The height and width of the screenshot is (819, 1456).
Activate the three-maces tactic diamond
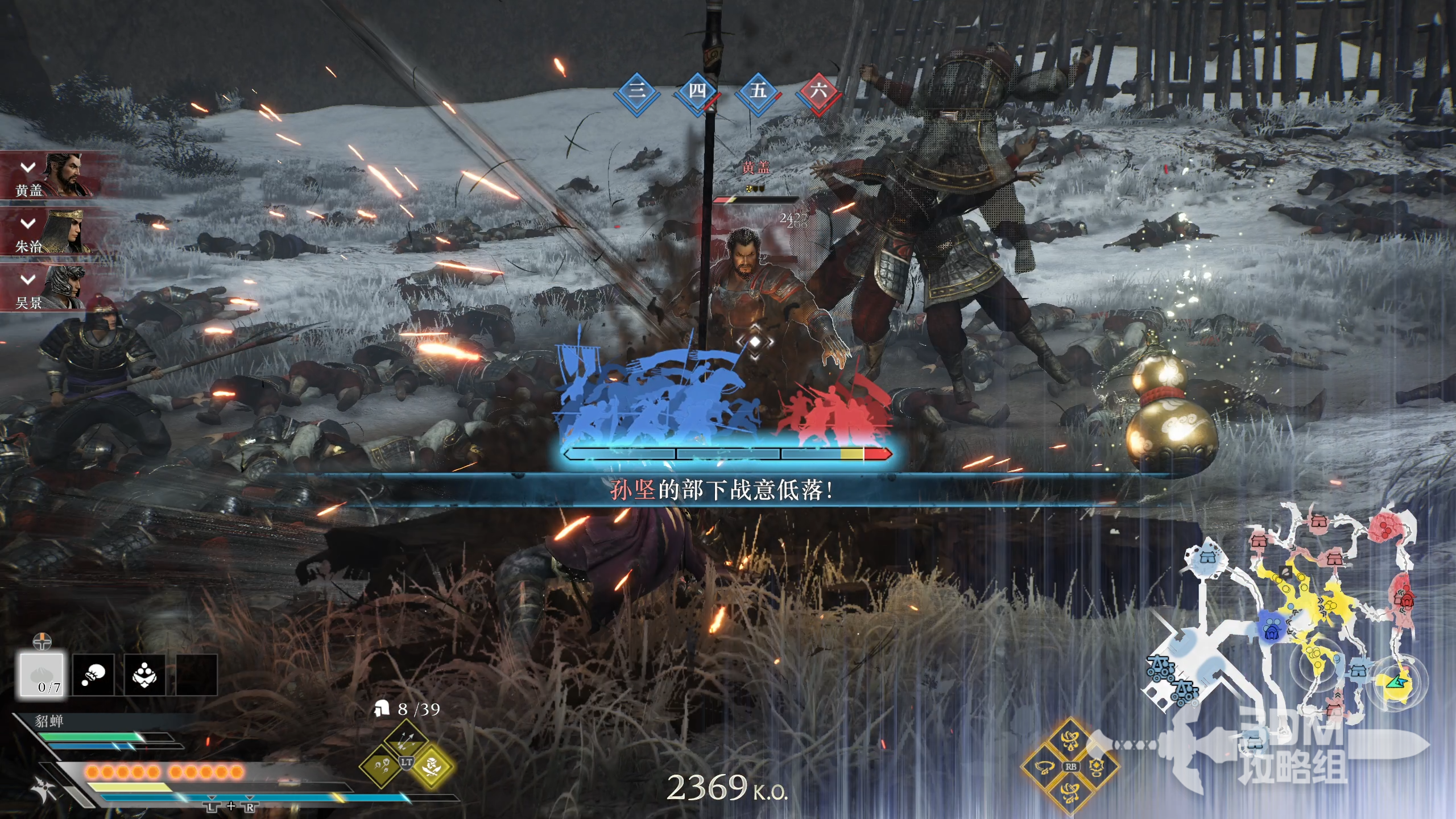click(x=382, y=766)
